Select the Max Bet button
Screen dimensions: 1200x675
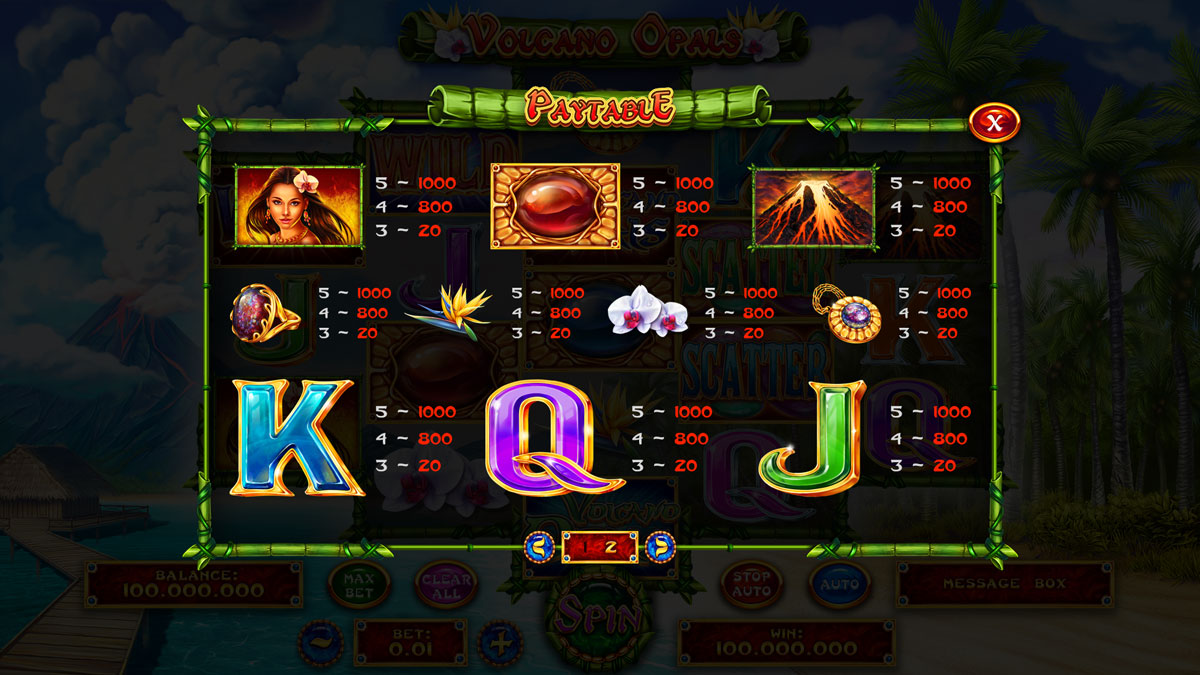coord(358,585)
